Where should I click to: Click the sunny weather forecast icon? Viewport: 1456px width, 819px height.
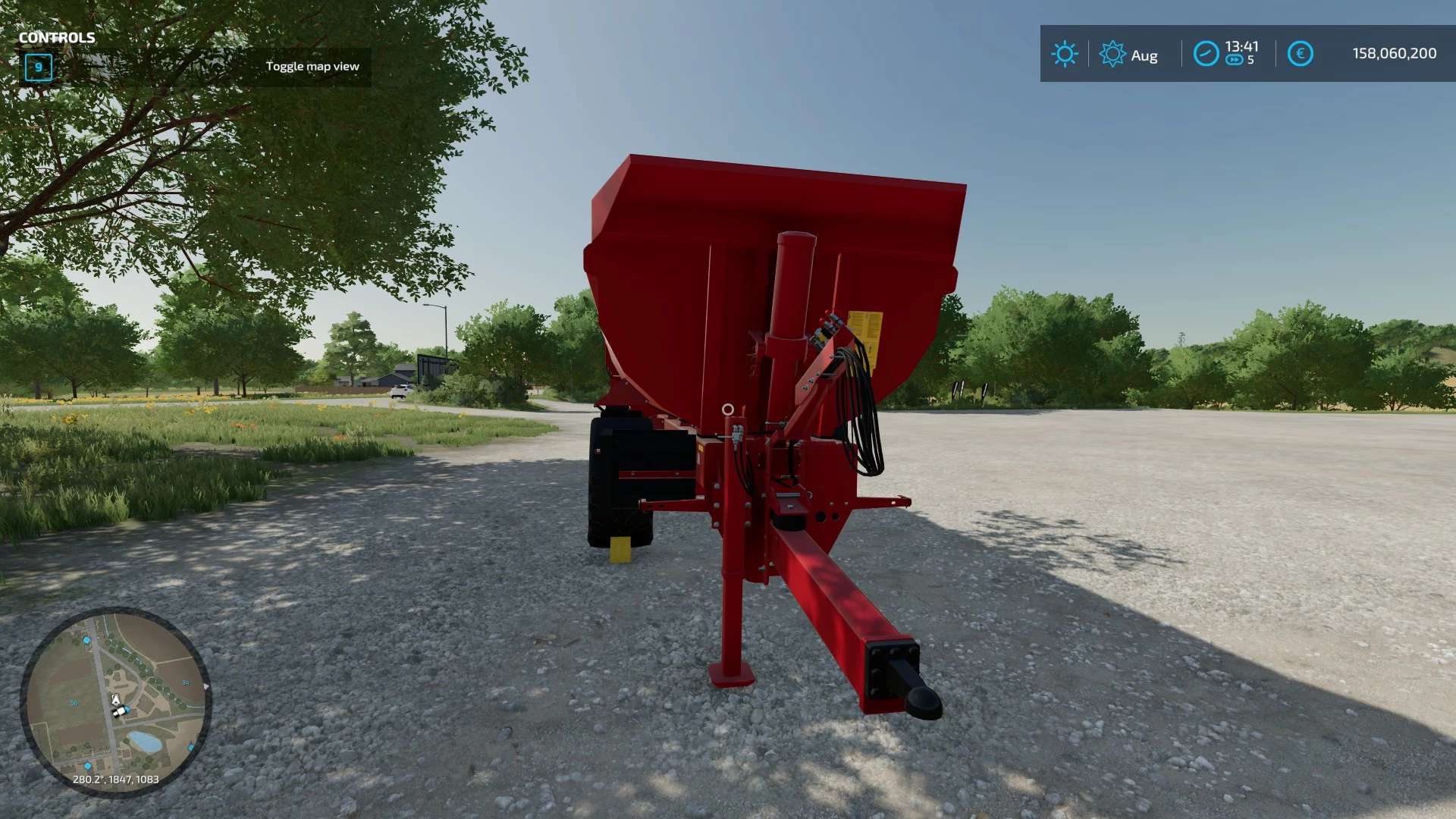click(x=1064, y=54)
